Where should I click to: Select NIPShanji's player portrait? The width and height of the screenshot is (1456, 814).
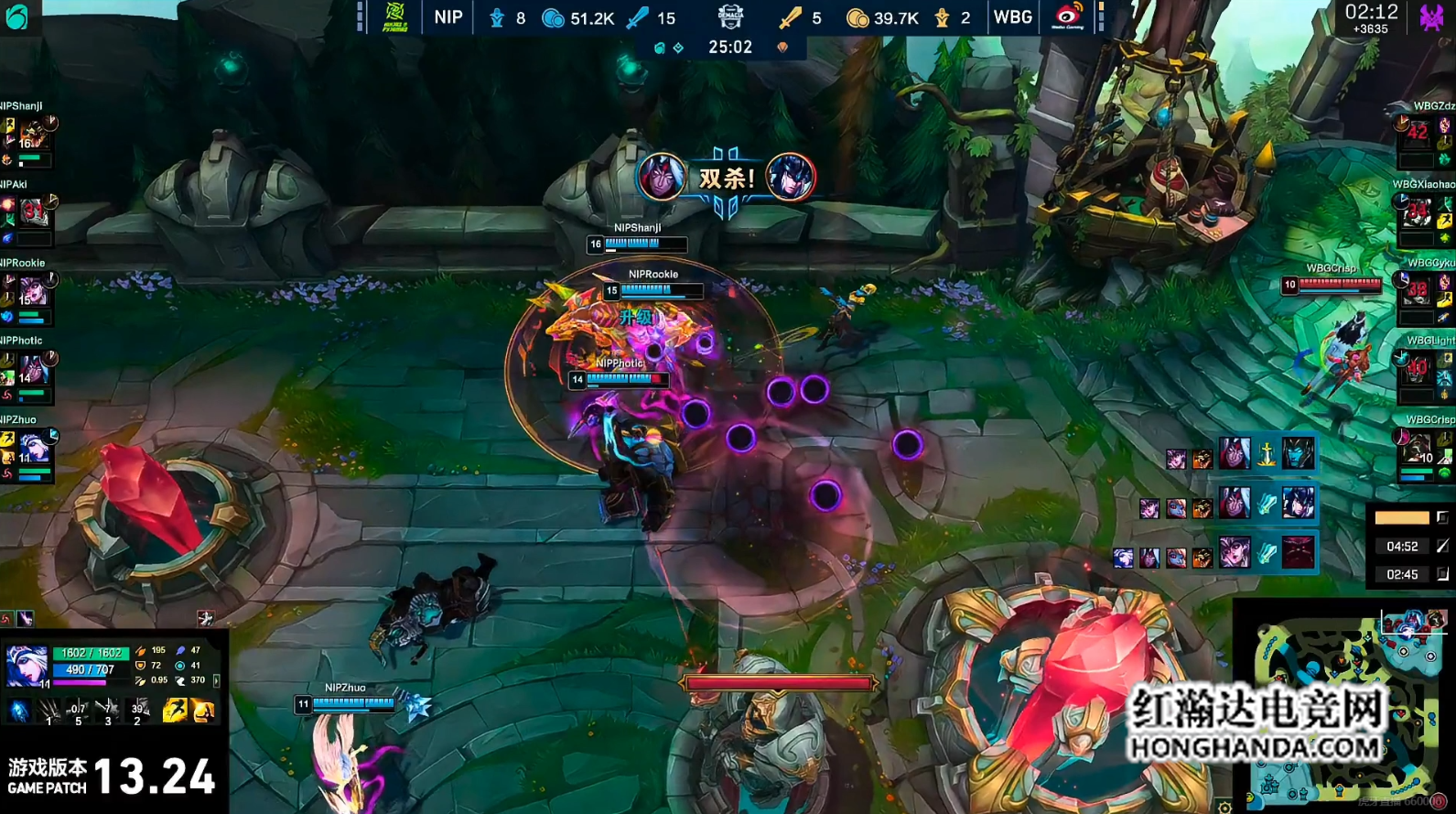coord(35,134)
